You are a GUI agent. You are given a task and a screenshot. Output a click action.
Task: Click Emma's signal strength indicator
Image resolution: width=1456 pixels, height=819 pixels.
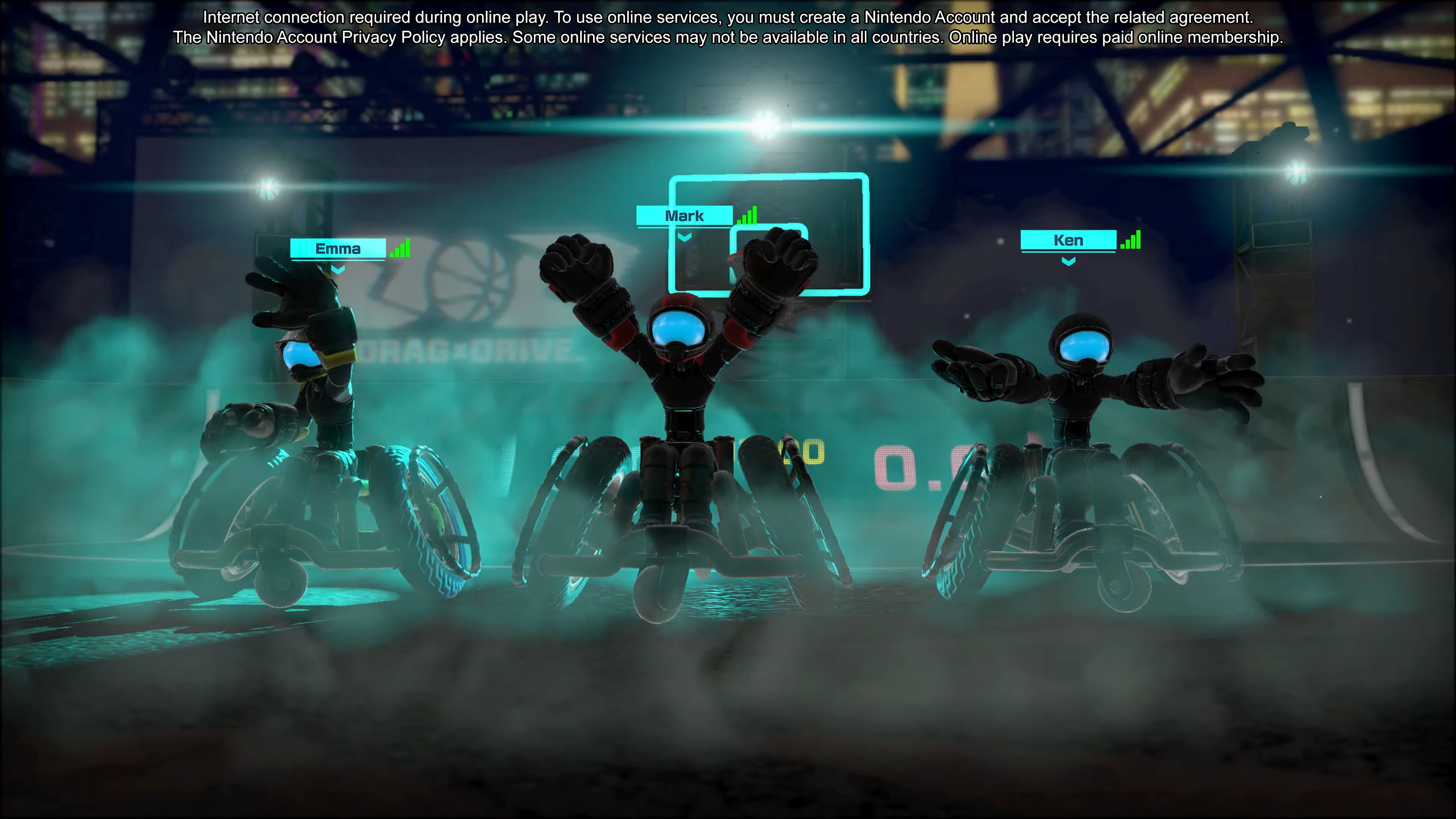pos(400,248)
